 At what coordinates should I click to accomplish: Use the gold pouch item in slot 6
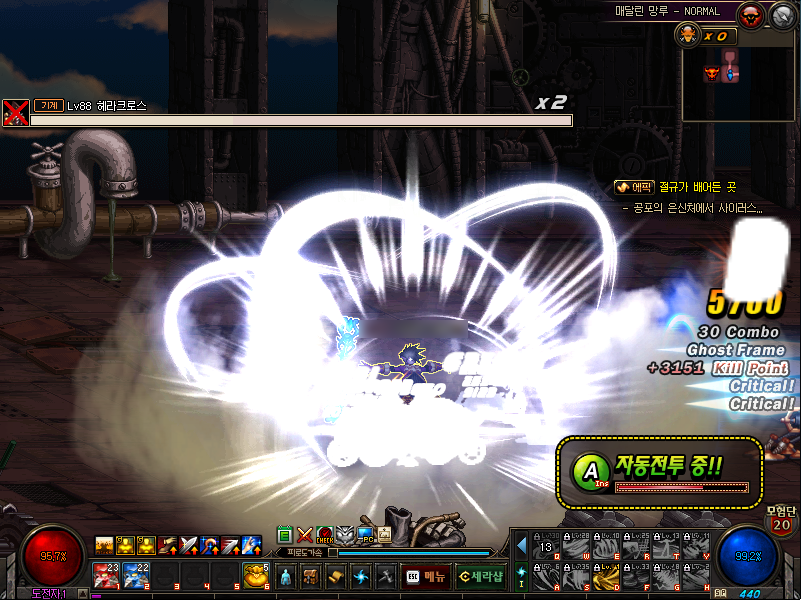(x=256, y=575)
